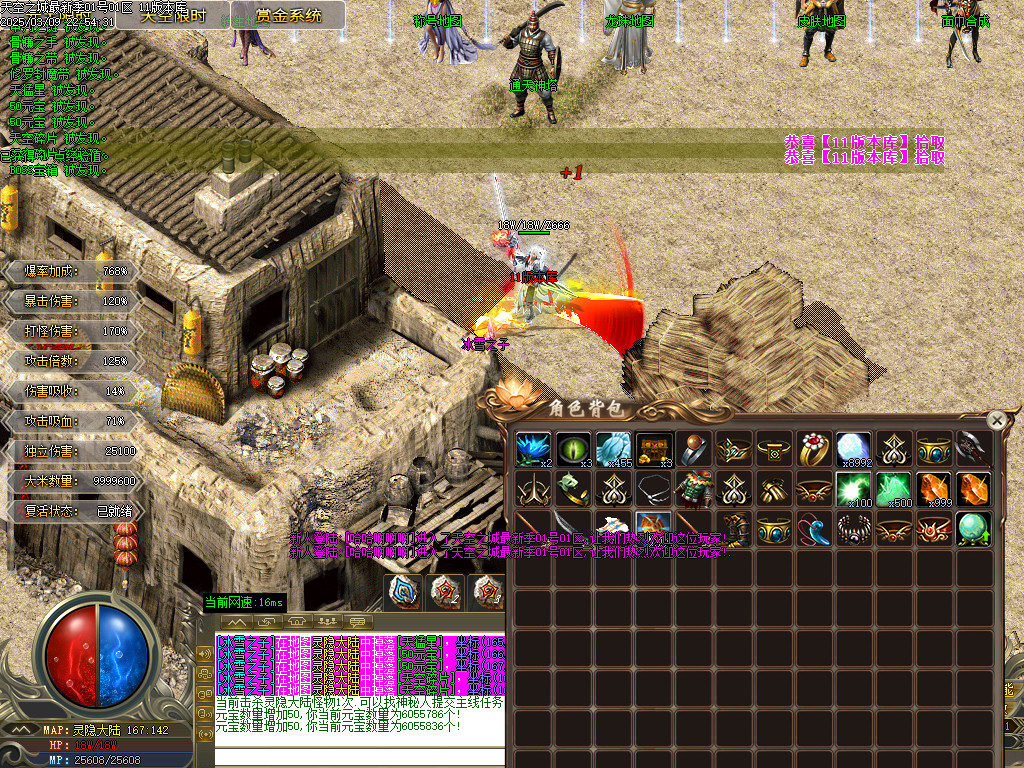Screen dimensions: 1024x768
Task: Open the 赏金系统 bounty system
Action: pos(289,15)
